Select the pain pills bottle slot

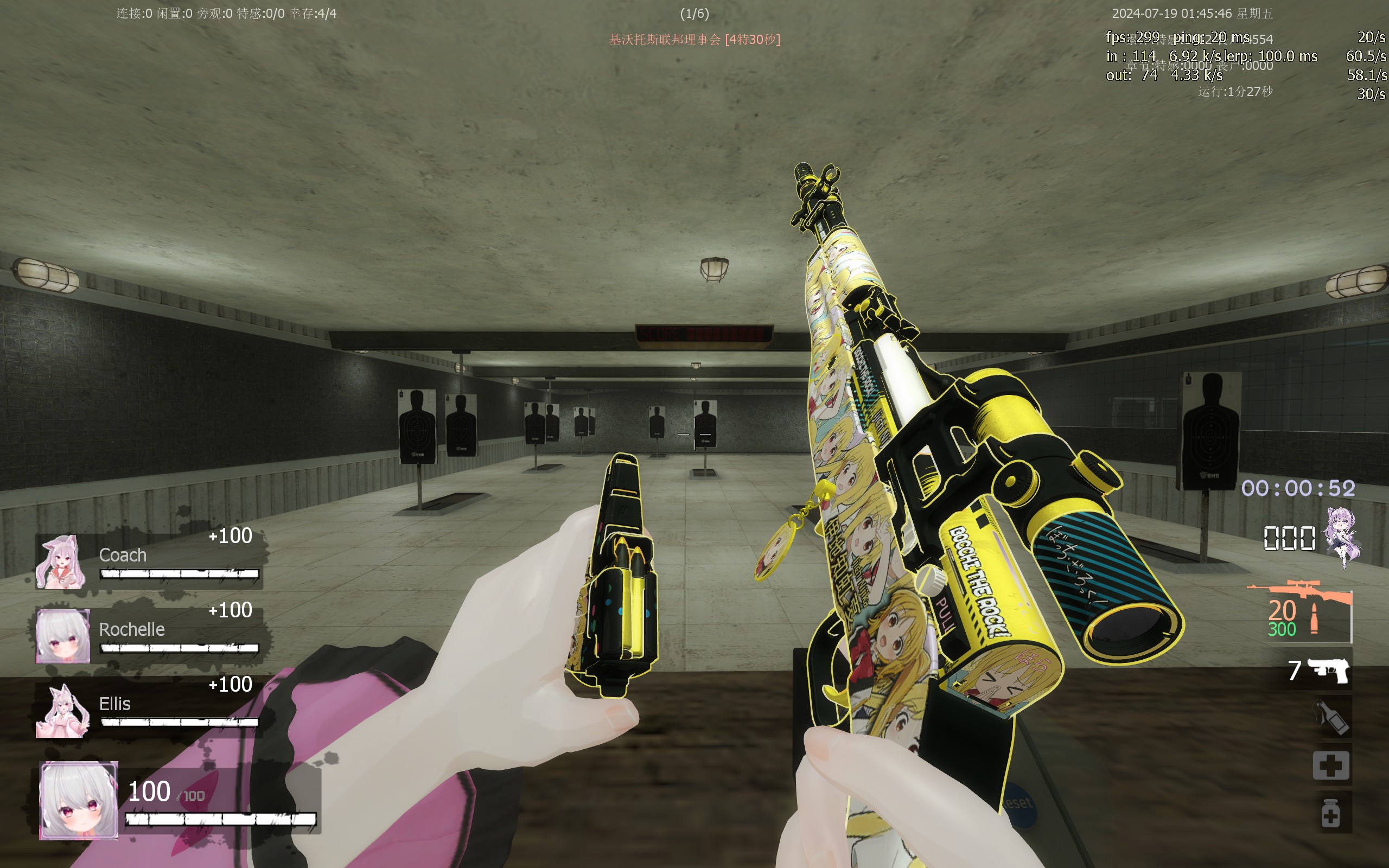(1331, 812)
